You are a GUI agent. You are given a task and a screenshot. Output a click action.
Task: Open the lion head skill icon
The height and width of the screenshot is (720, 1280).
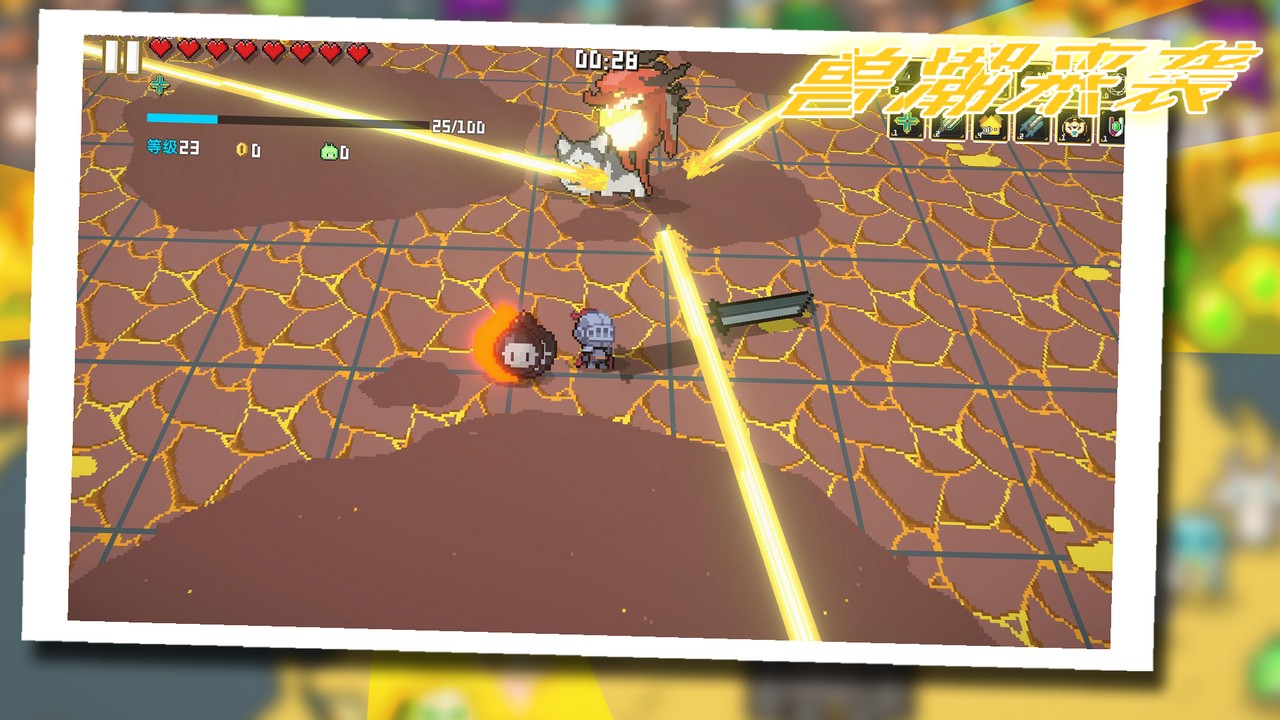coord(1074,129)
